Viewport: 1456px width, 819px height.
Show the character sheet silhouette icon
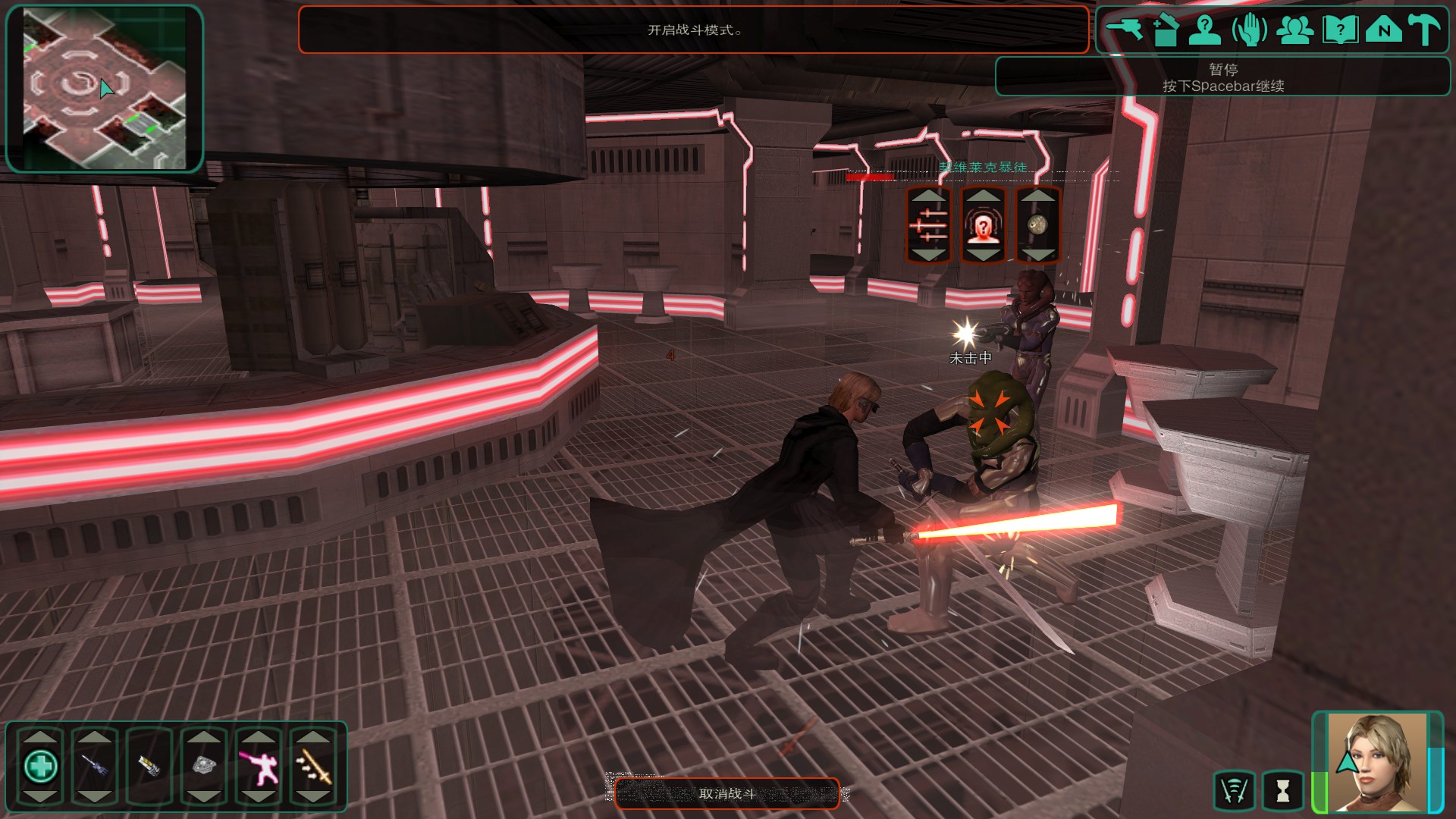pos(1204,30)
